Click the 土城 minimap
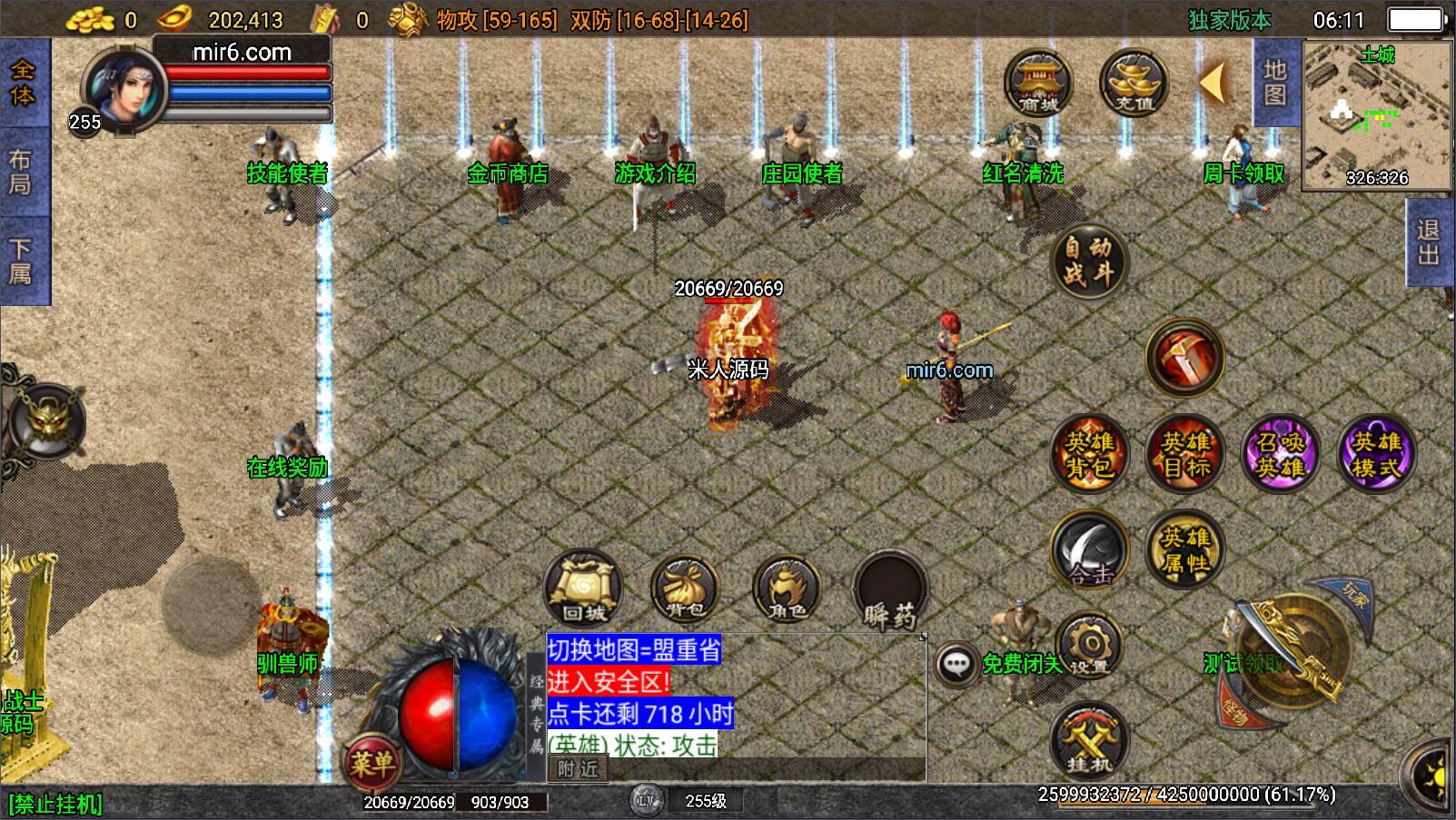This screenshot has width=1456, height=820. click(1377, 114)
